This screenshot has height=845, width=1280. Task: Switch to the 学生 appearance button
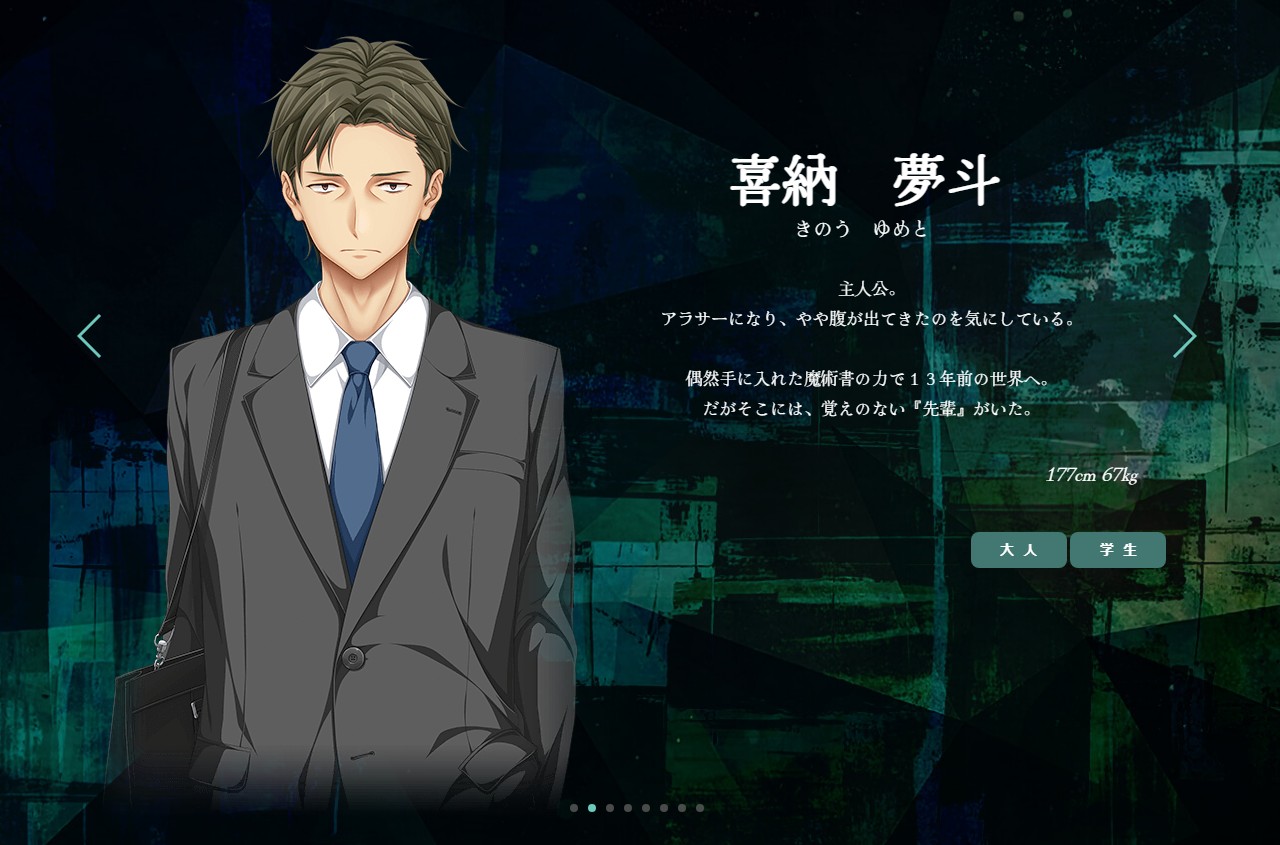[1118, 550]
